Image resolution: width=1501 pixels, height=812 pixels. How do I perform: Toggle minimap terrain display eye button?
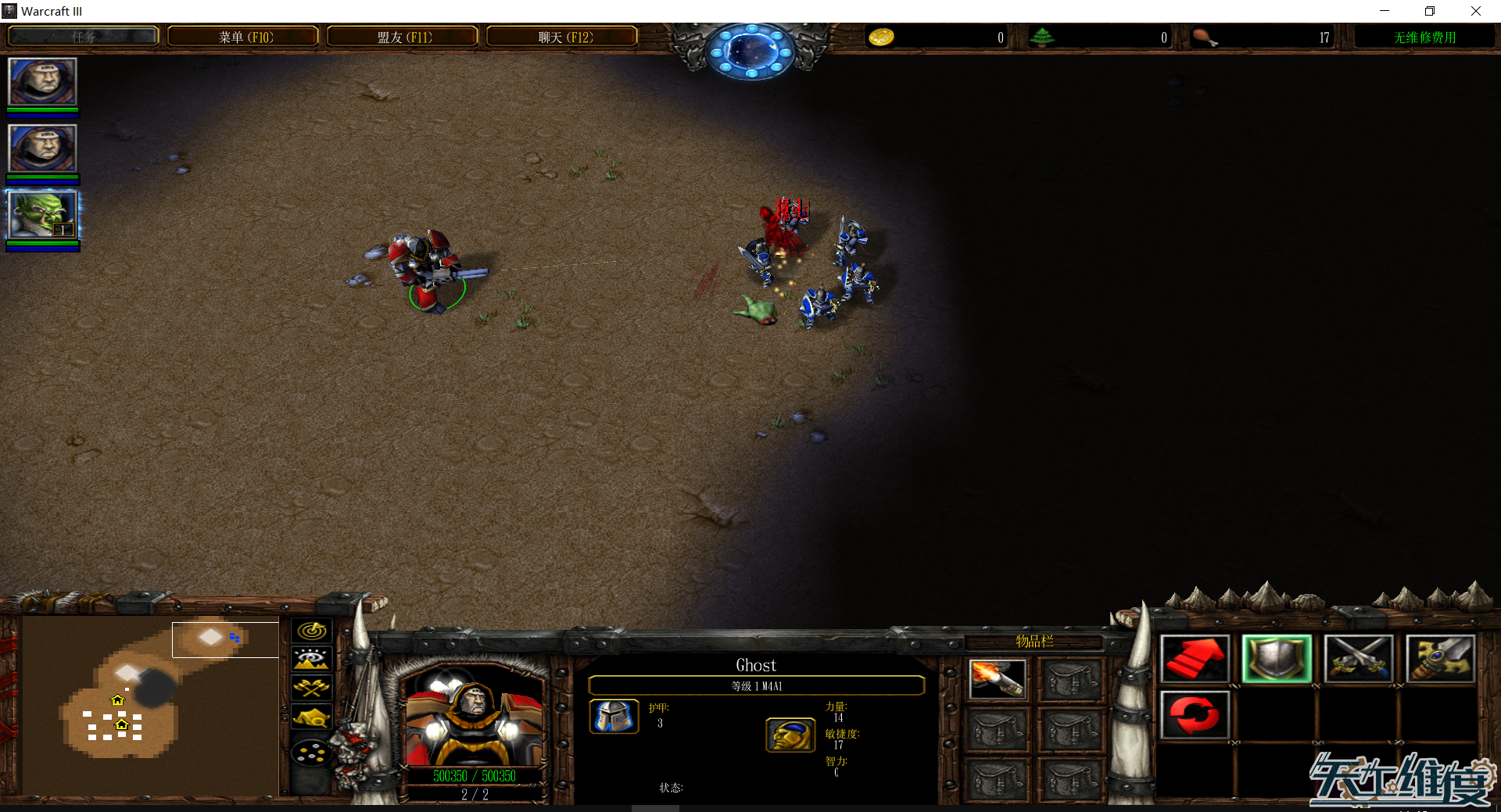click(x=312, y=659)
